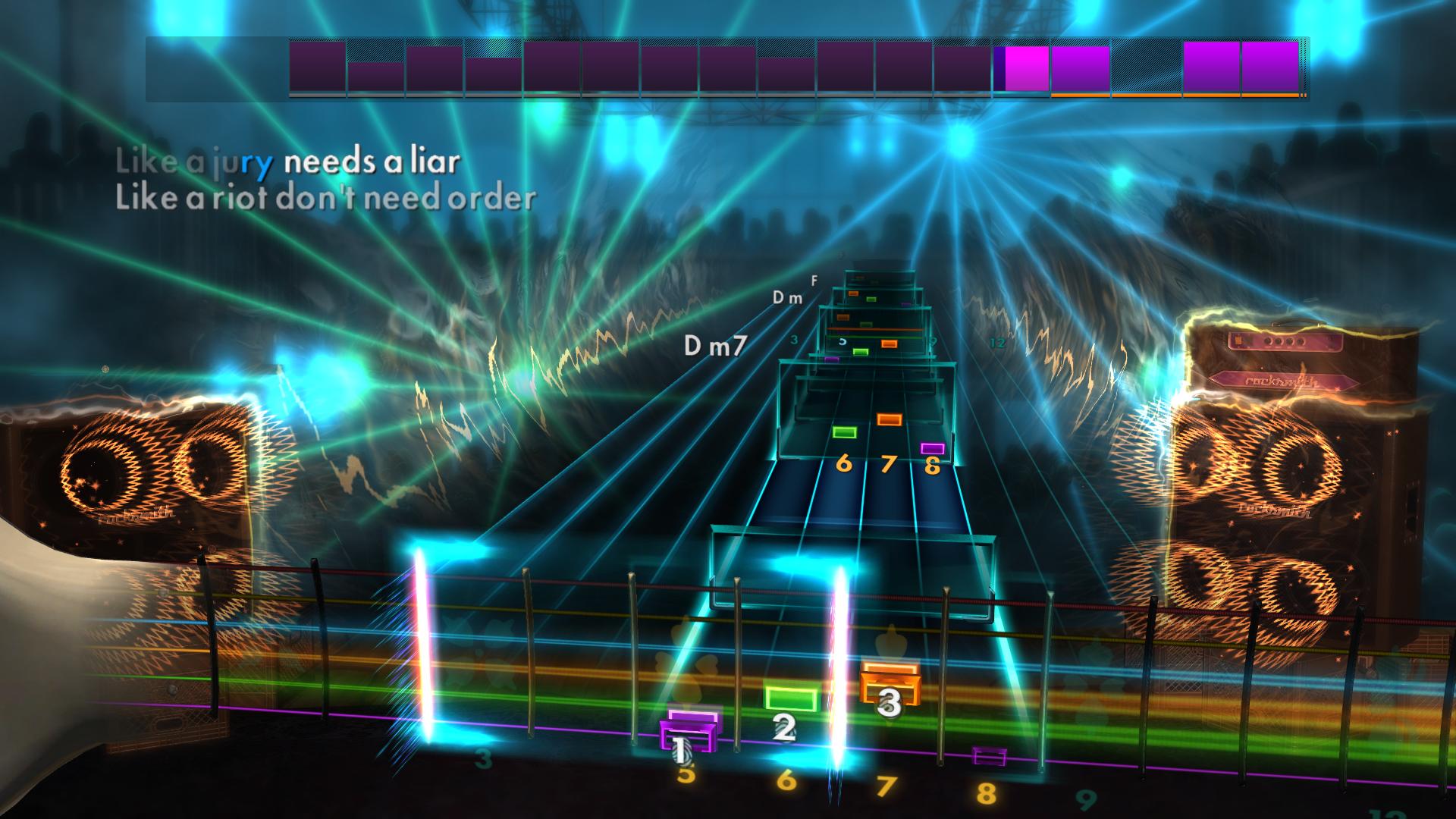The width and height of the screenshot is (1456, 819).
Task: Click the bright magenta segment in the progress bar
Action: click(1021, 67)
